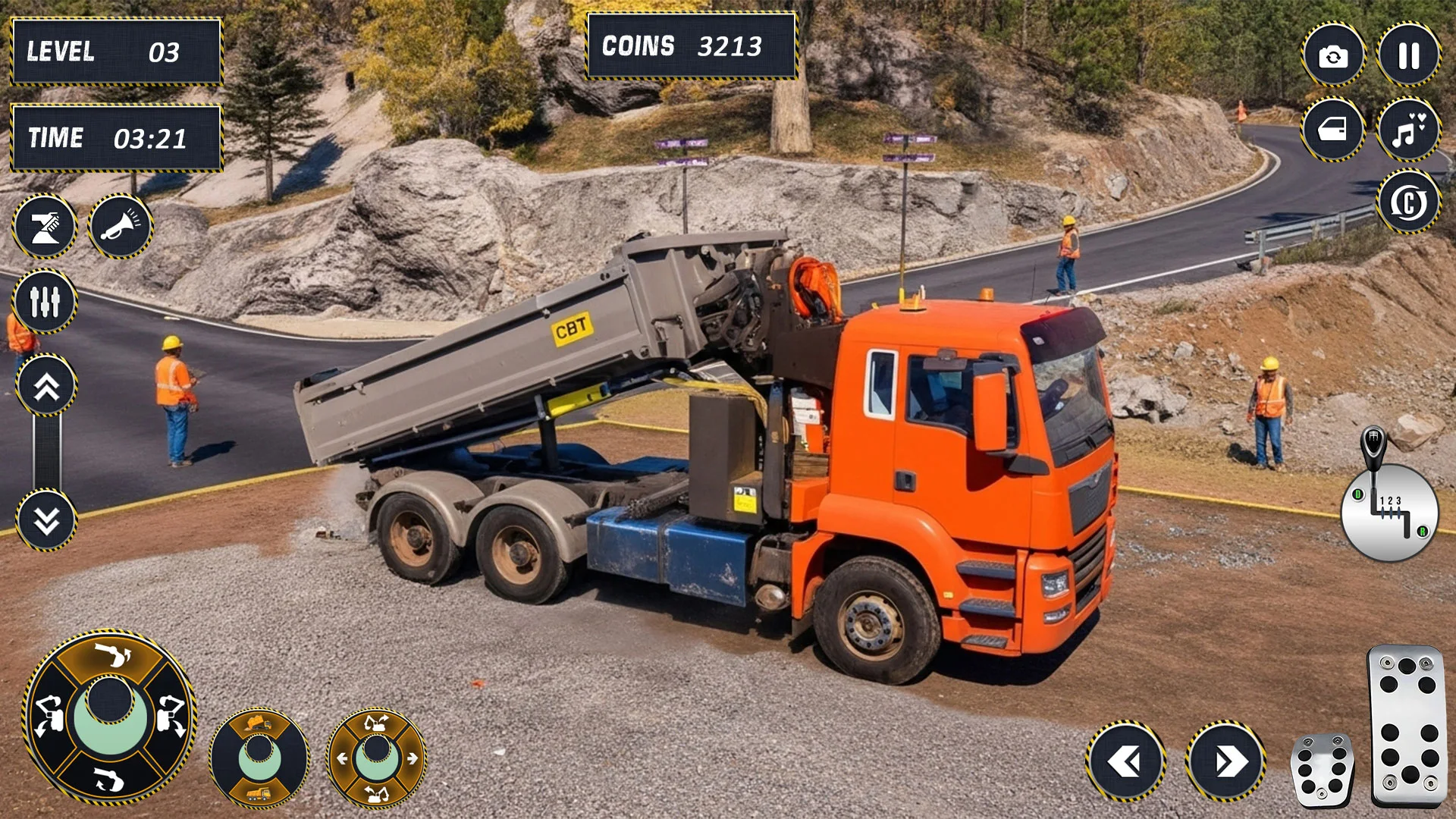Viewport: 1456px width, 819px height.
Task: Pause the game
Action: [x=1408, y=55]
